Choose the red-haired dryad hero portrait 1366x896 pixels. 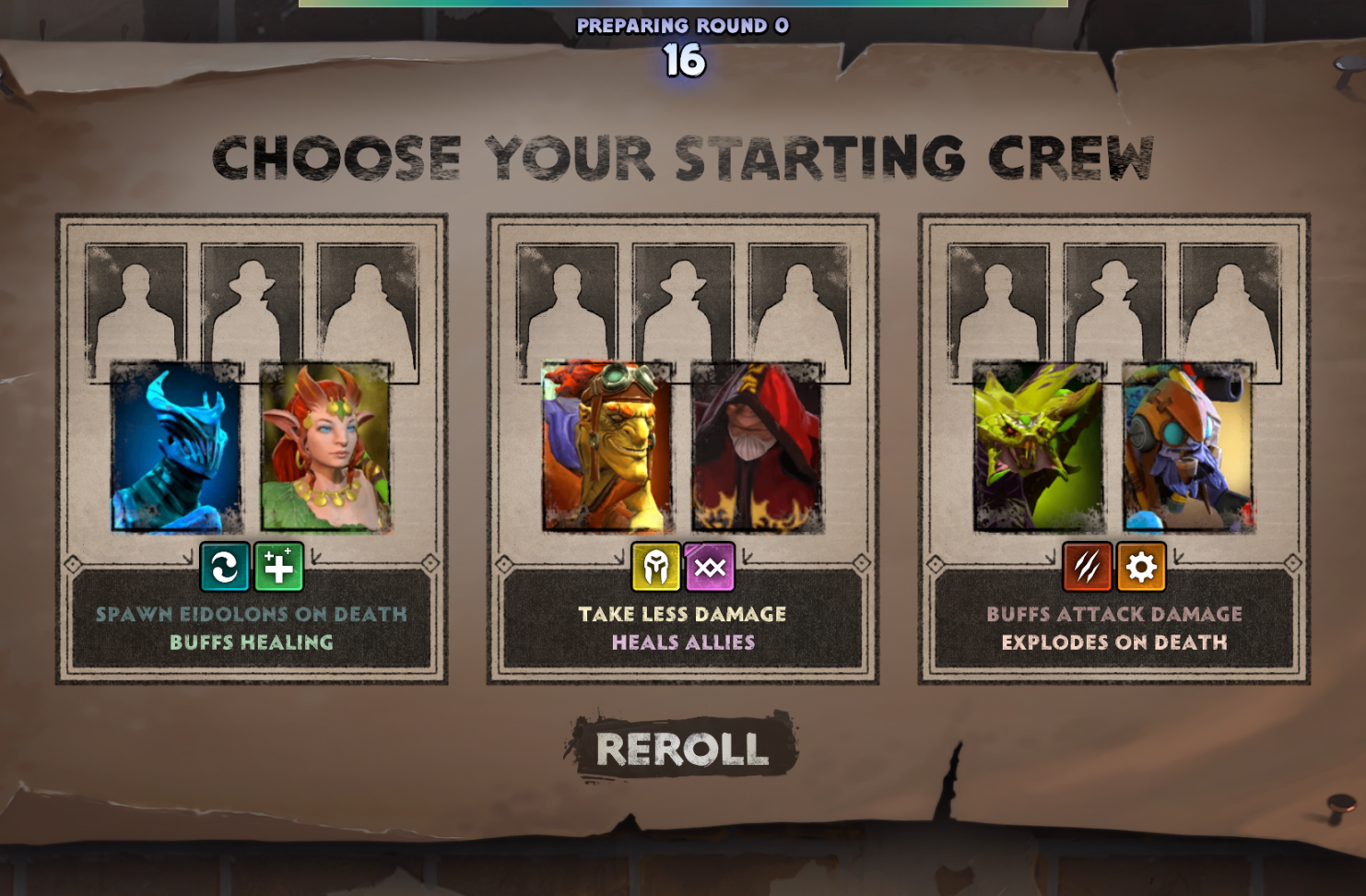pos(325,448)
